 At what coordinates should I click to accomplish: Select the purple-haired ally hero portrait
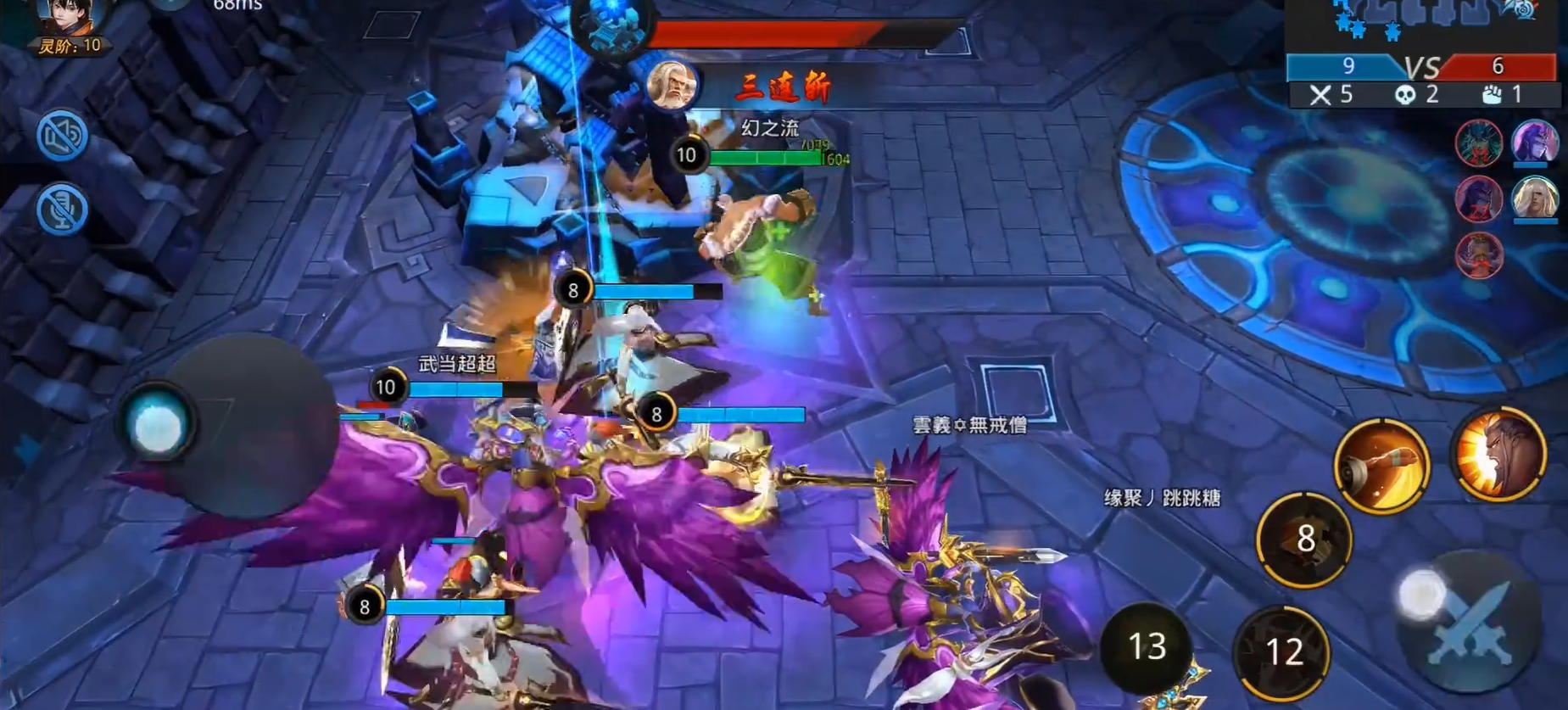pos(1535,141)
